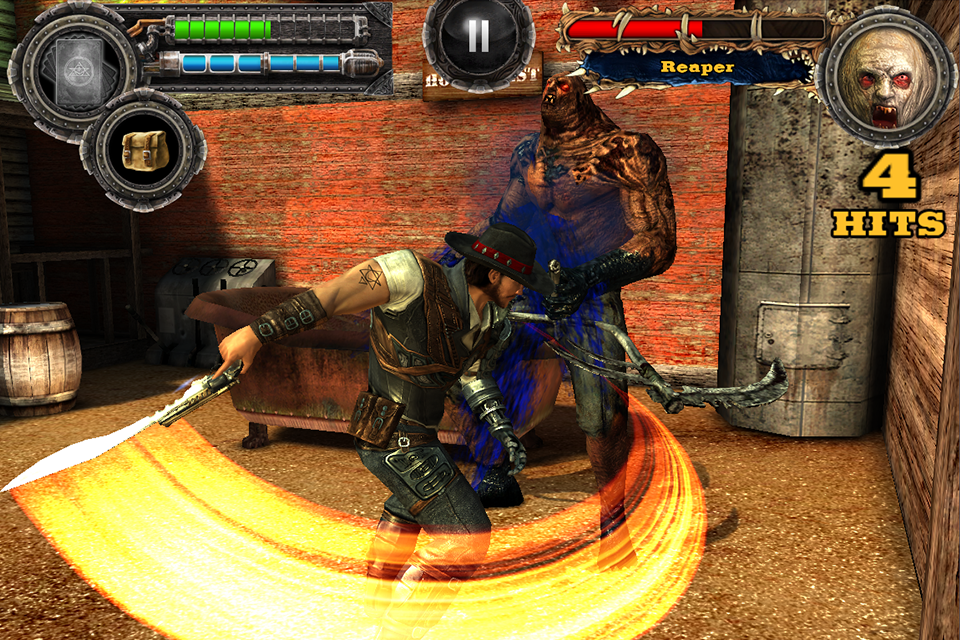The width and height of the screenshot is (960, 640).
Task: Open the satchel bag inventory
Action: click(x=143, y=151)
